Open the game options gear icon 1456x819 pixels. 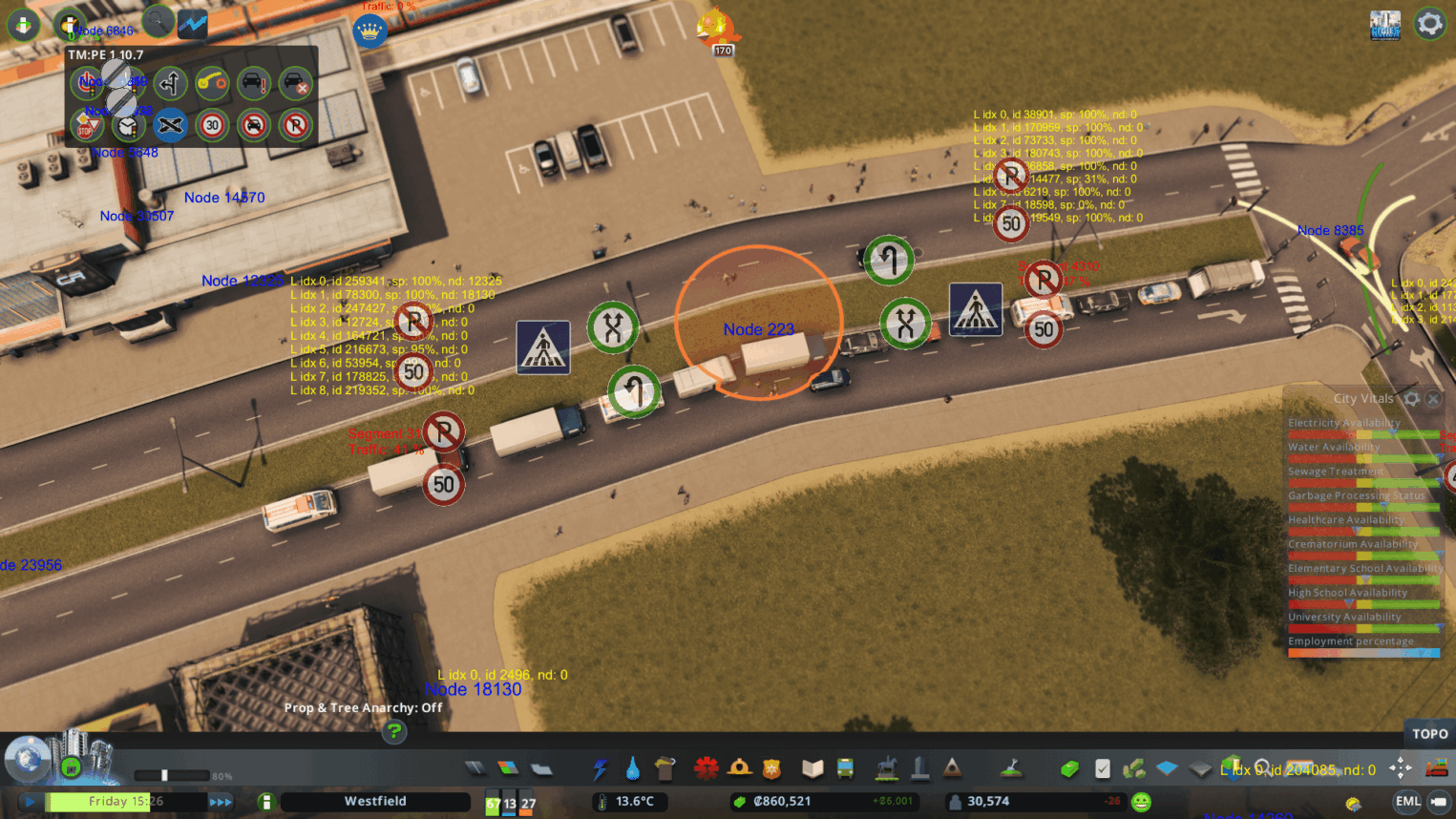point(1429,24)
